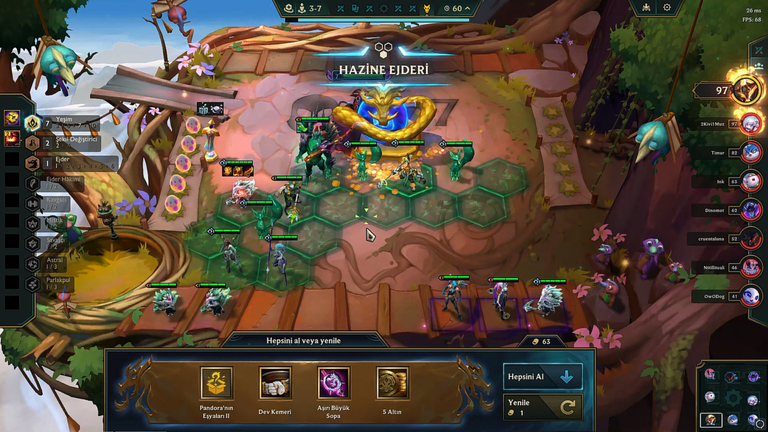The height and width of the screenshot is (432, 768).
Task: Take all loot with Hepsini Al
Action: [x=541, y=377]
